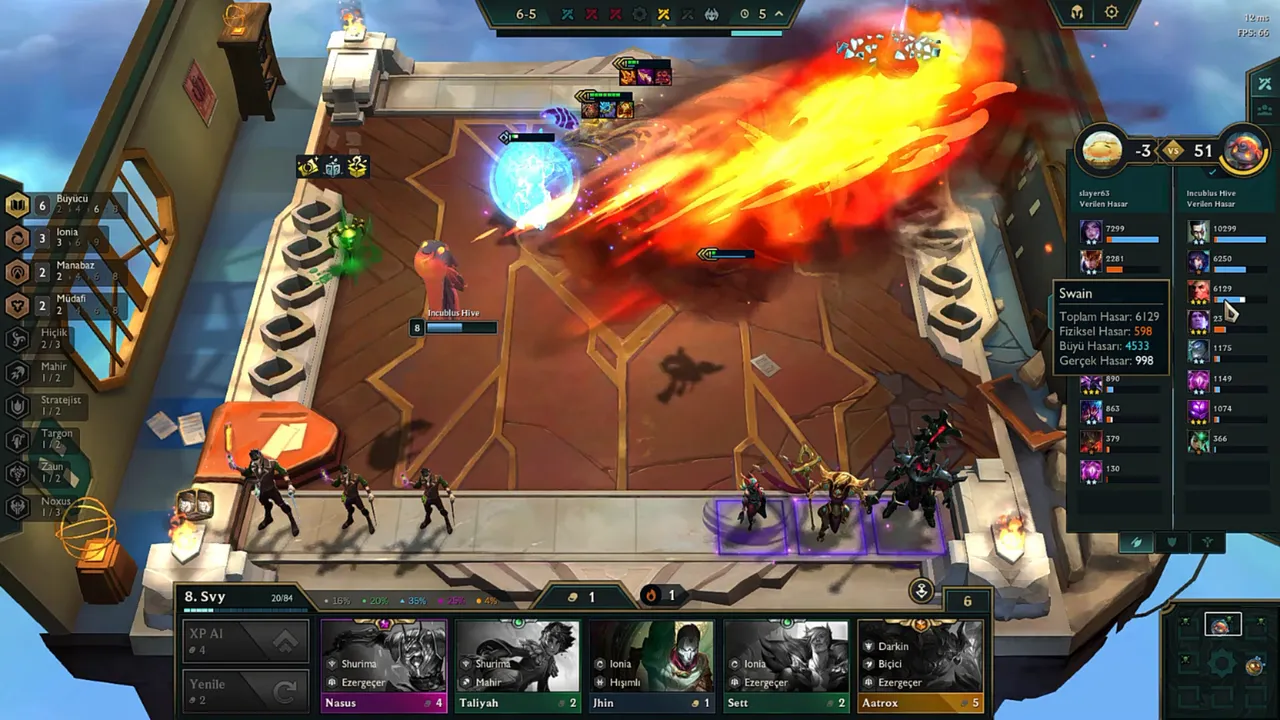
Task: Expand the stage tracker arrow
Action: pos(779,14)
